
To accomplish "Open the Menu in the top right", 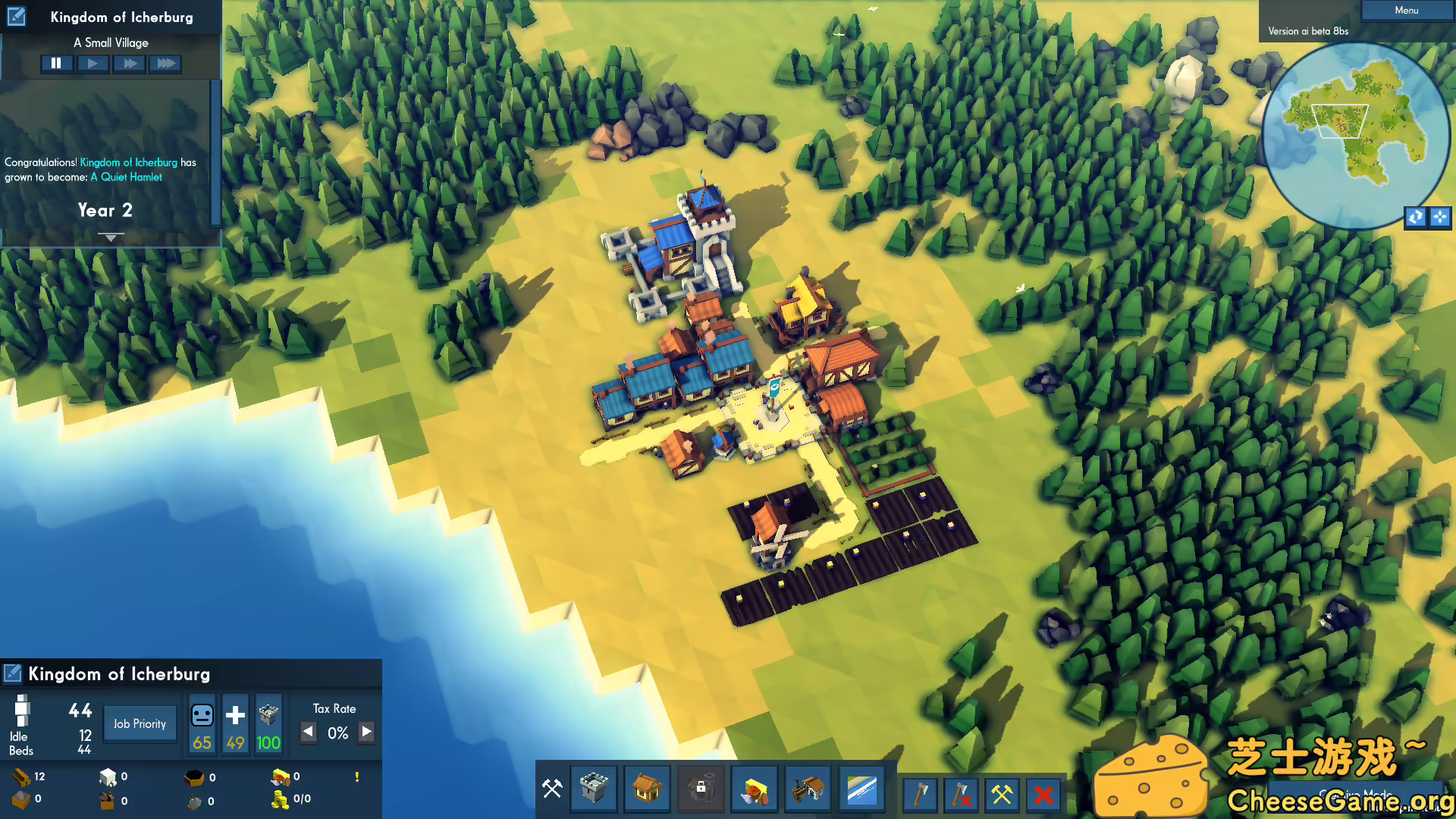I will click(1407, 10).
